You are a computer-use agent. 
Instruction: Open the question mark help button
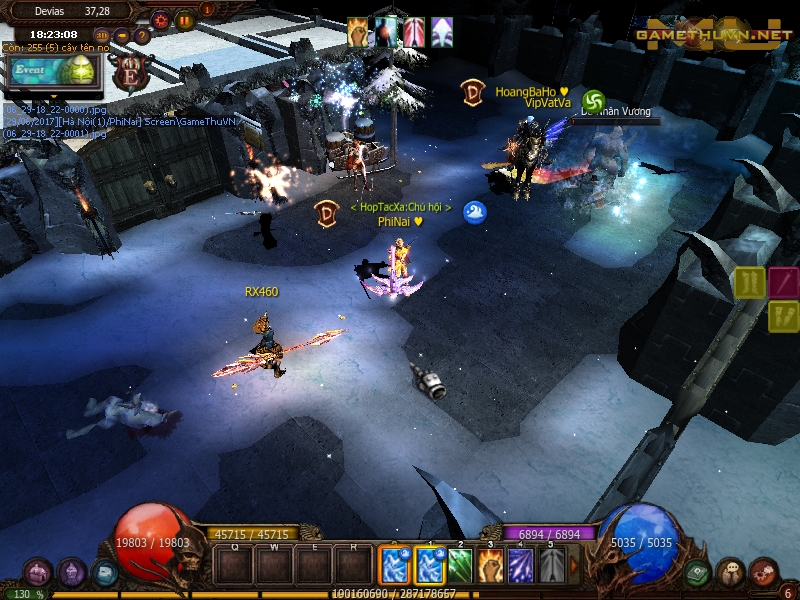(x=142, y=35)
